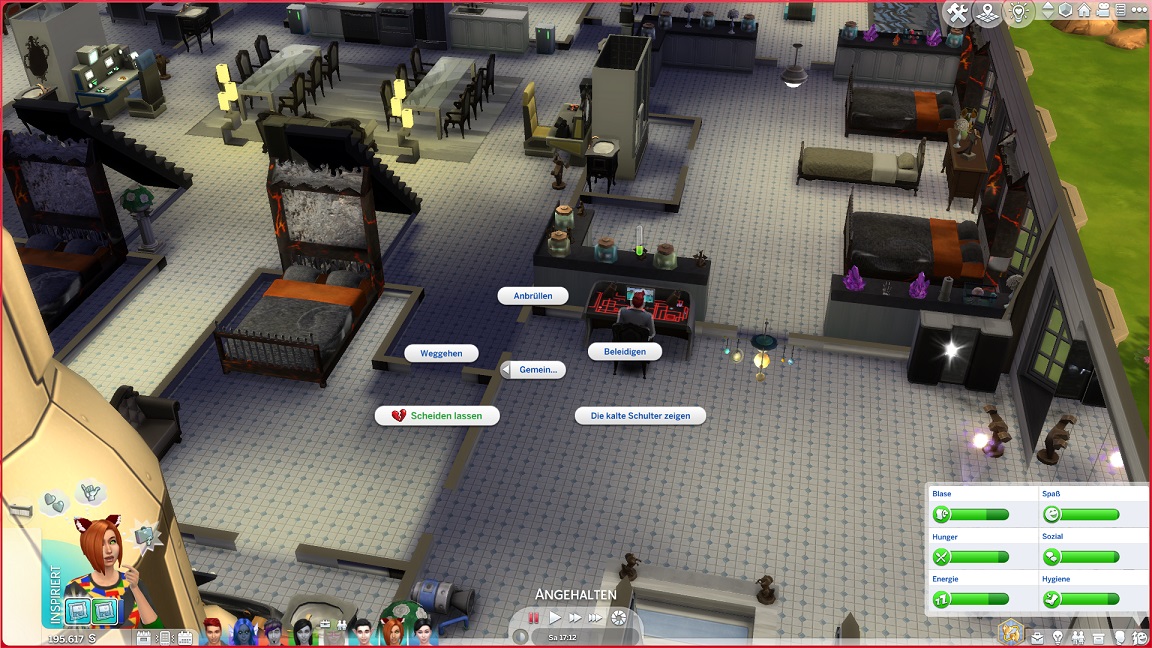Screen dimensions: 1152x648
Task: Click the lightbulb heart icon
Action: click(1019, 12)
